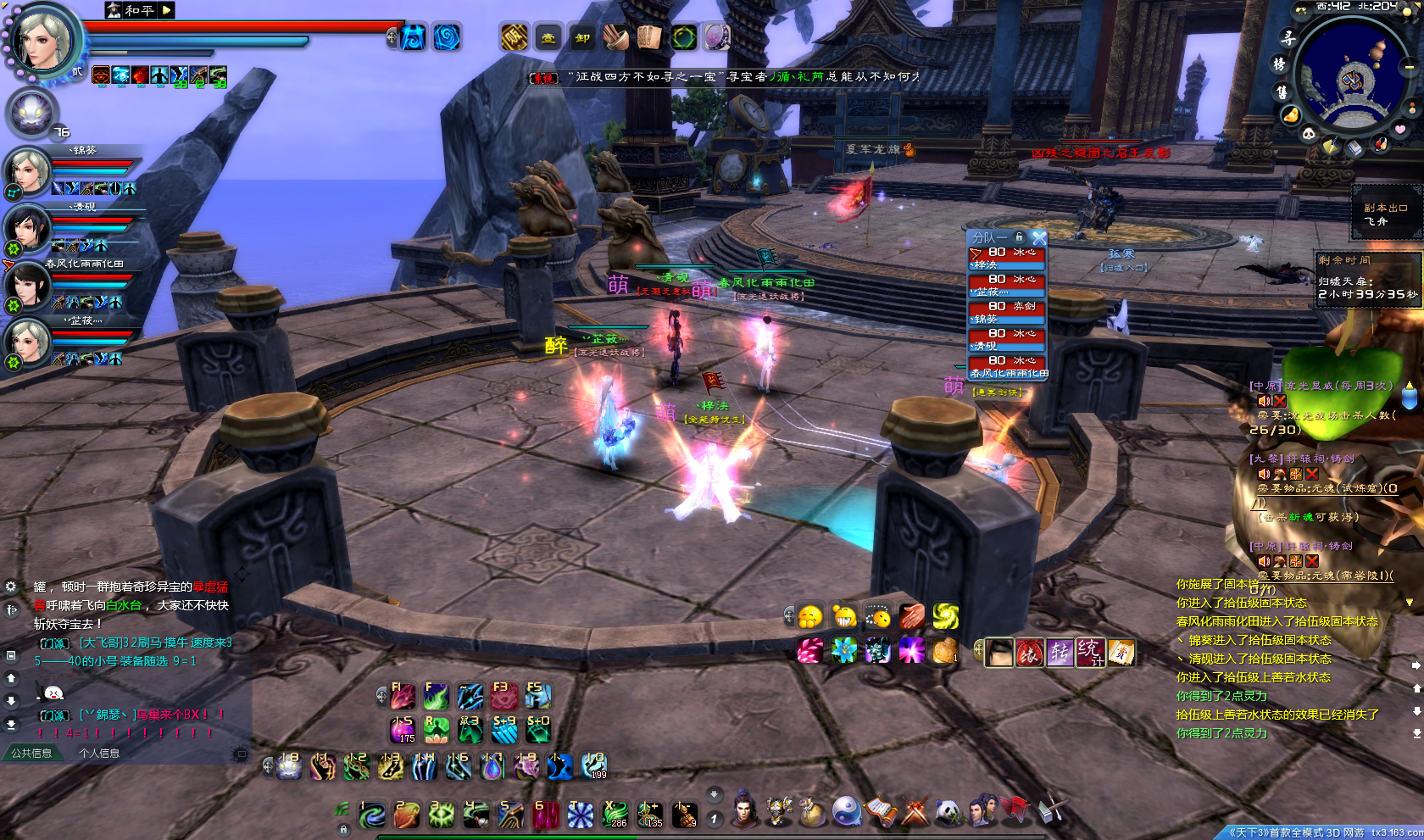Select squad member 锦葵 in the 分队一 list
Image resolution: width=1424 pixels, height=840 pixels.
tap(1007, 312)
